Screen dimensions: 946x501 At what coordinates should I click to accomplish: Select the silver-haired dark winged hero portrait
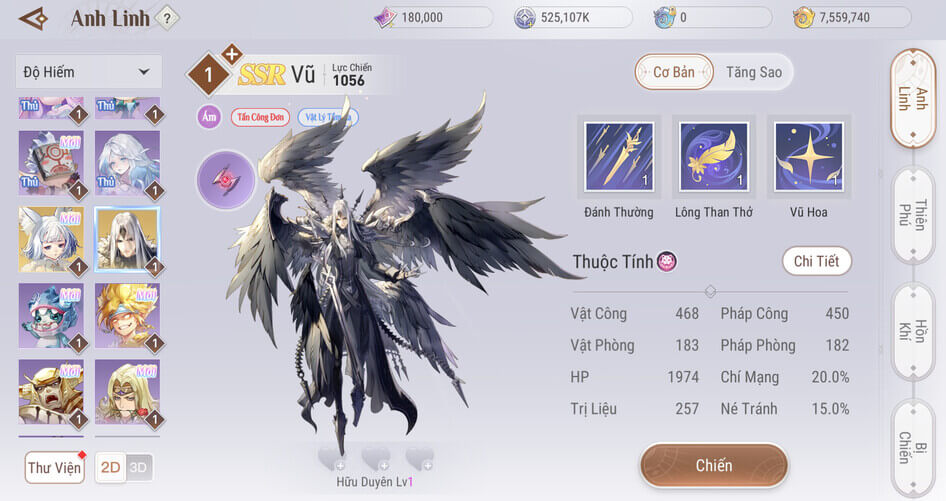coord(127,240)
